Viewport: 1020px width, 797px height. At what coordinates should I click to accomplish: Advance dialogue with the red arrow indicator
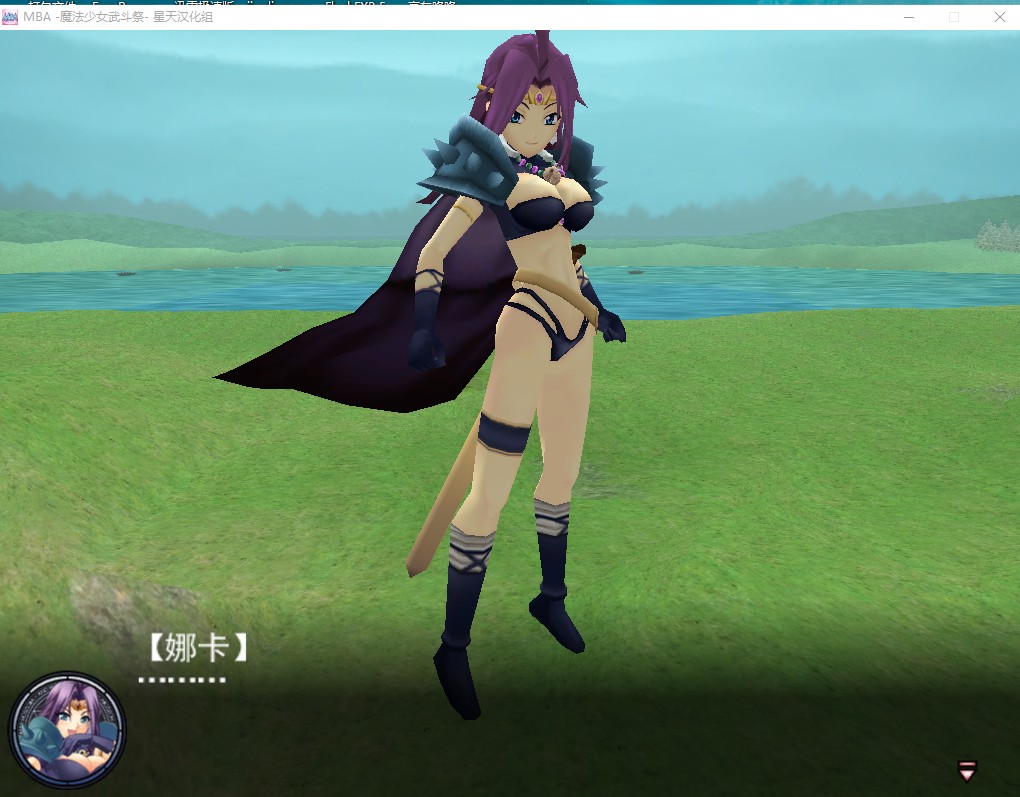click(x=967, y=770)
